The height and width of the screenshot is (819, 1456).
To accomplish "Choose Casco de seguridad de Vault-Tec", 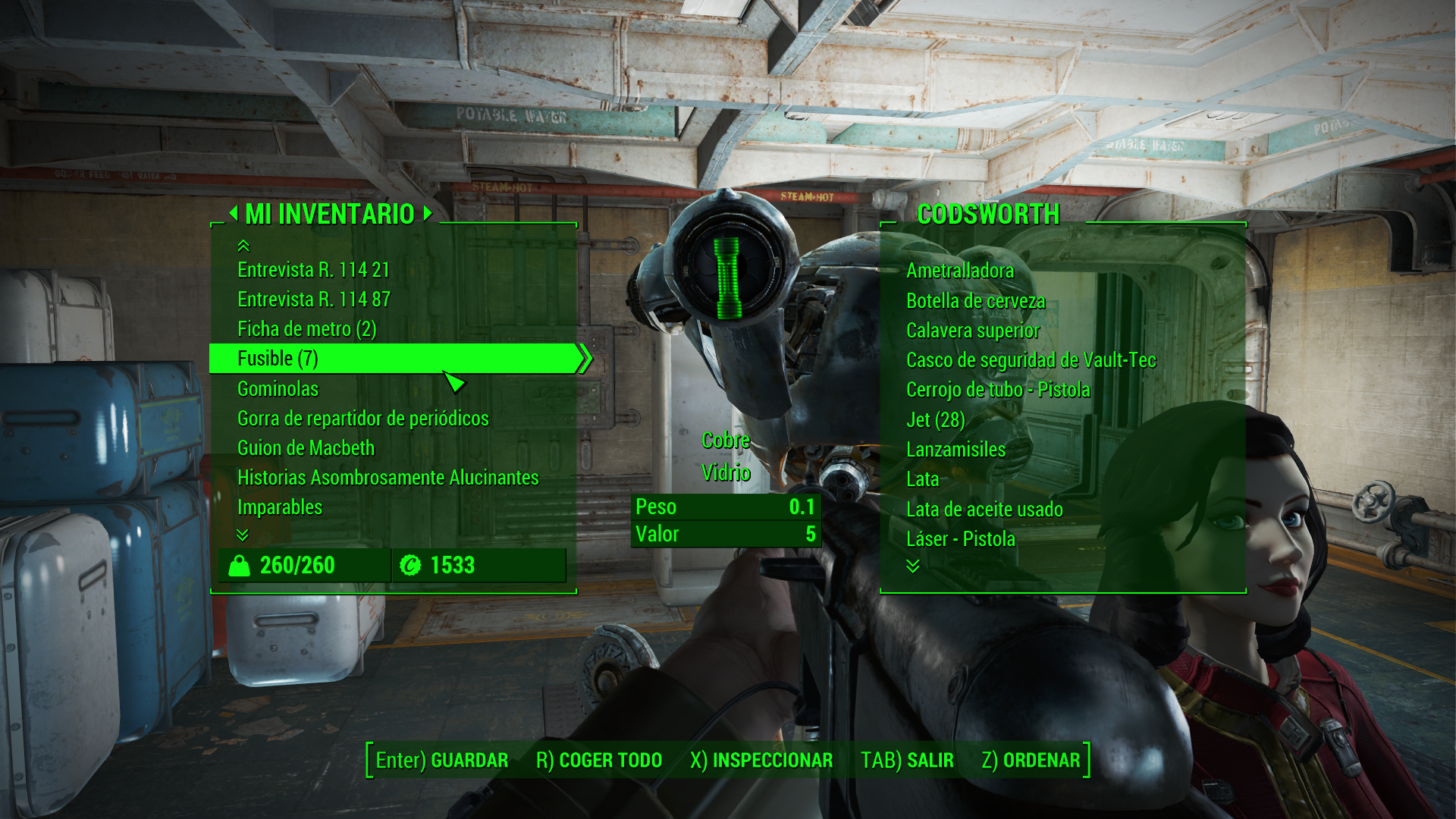I will [1031, 360].
